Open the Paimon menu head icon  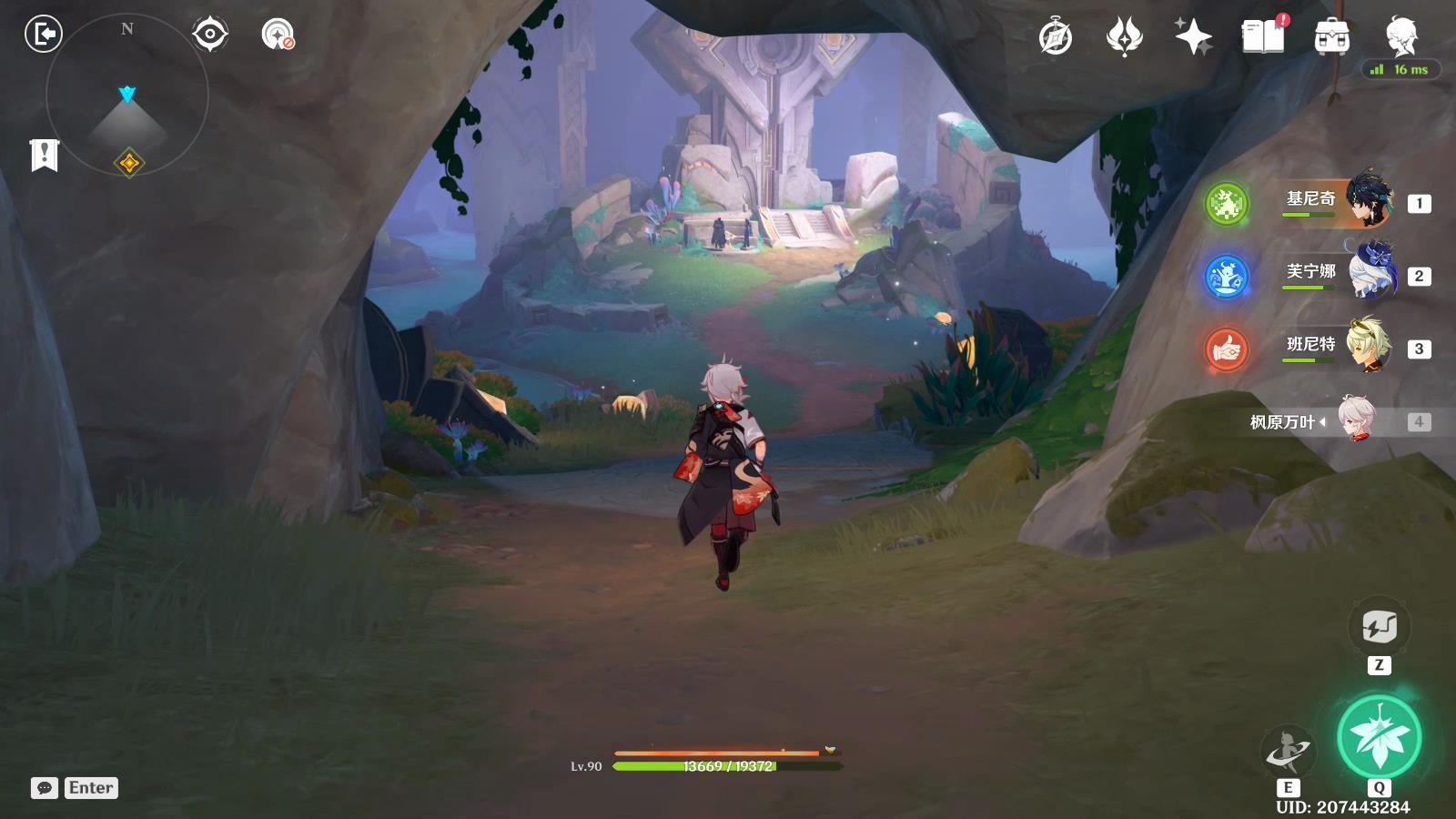(x=1401, y=36)
